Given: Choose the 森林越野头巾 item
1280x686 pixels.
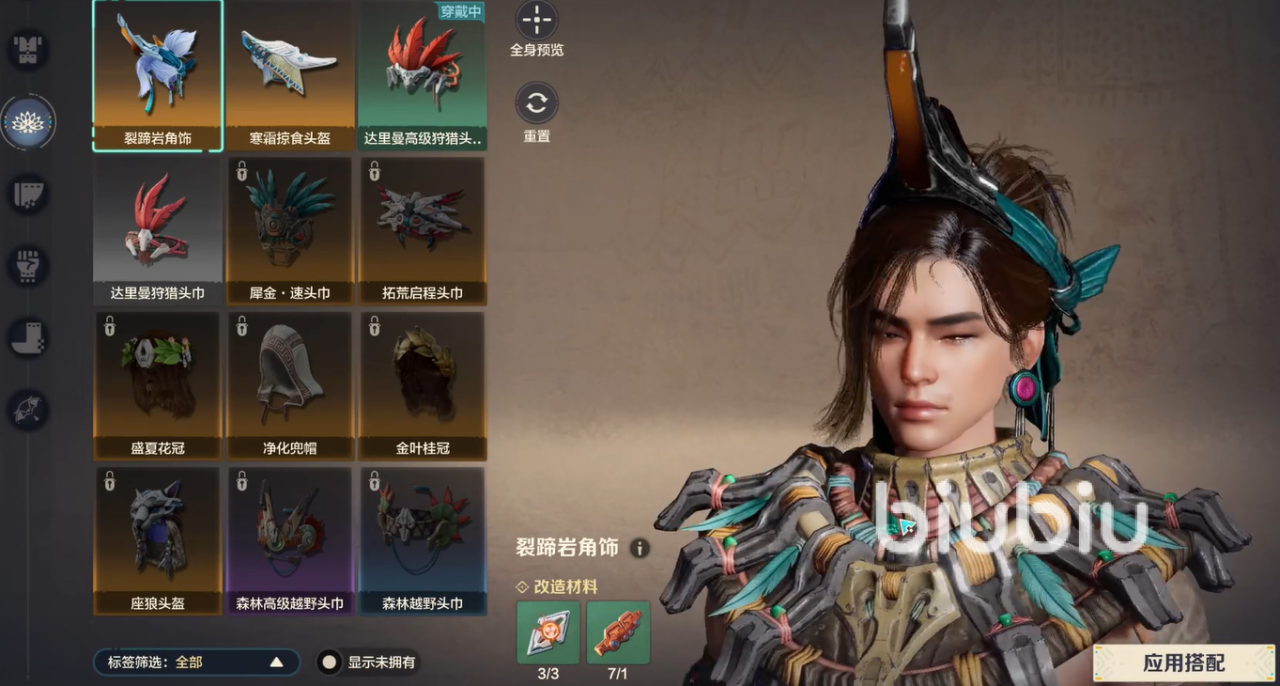Looking at the screenshot, I should click(x=423, y=540).
